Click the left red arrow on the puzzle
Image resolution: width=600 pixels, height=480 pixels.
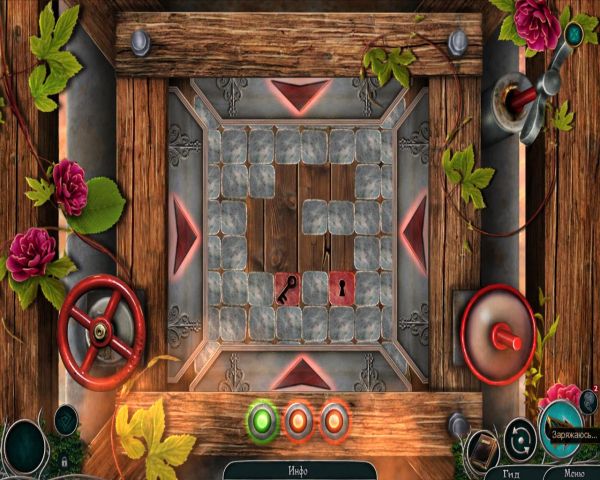pyautogui.click(x=186, y=235)
